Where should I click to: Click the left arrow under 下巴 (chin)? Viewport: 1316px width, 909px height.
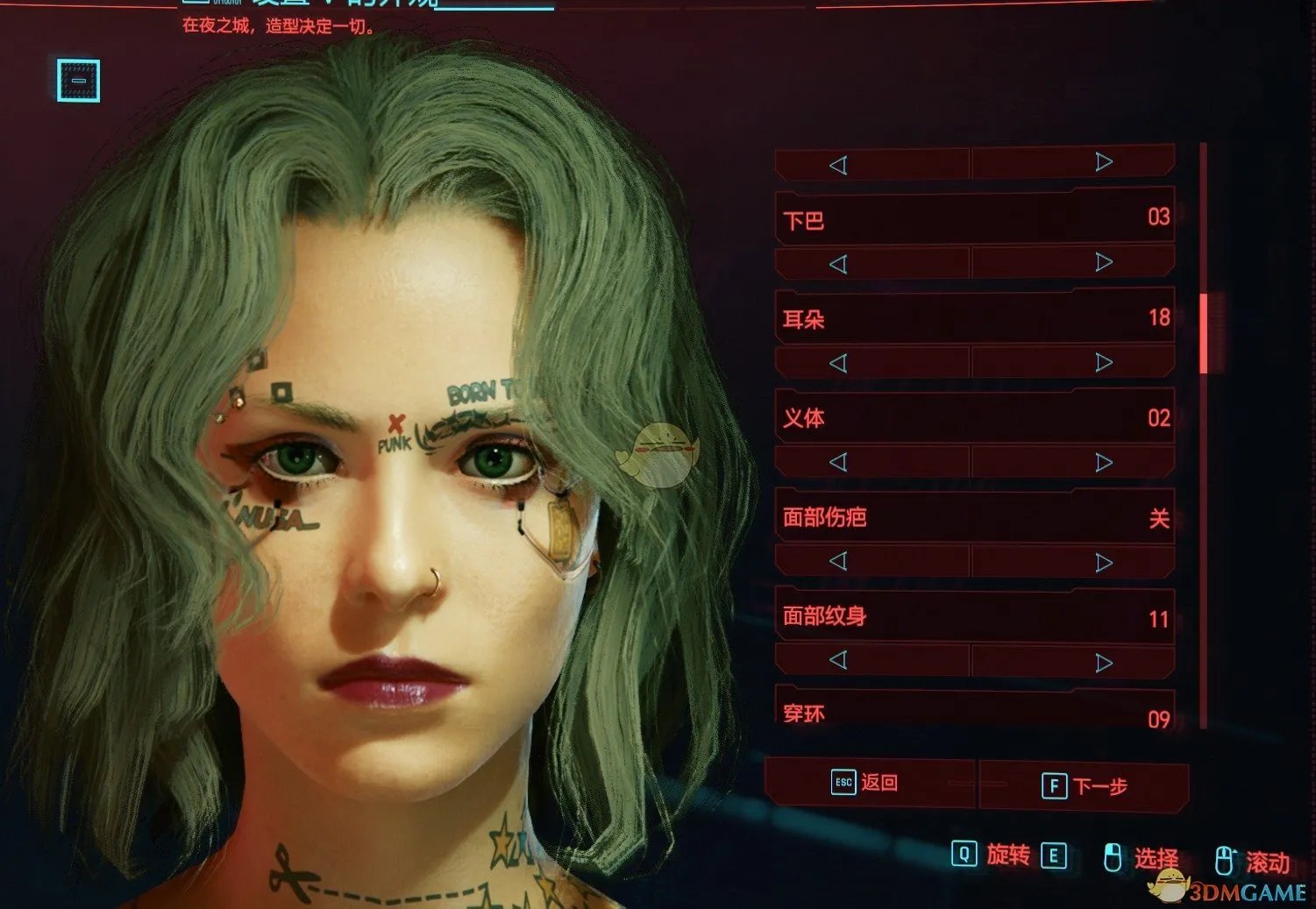click(x=838, y=264)
